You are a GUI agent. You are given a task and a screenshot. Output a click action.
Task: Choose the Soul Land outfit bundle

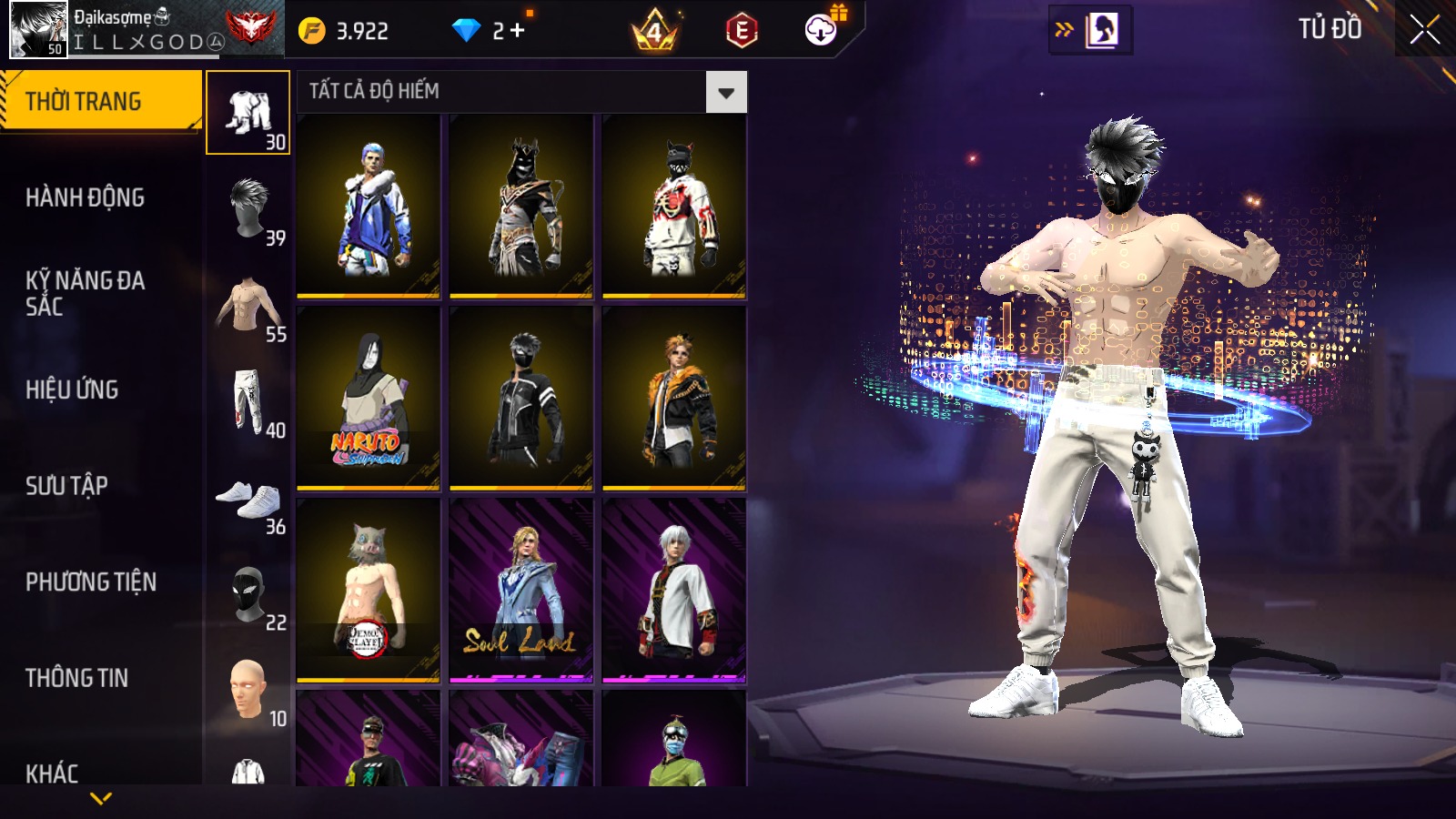tap(521, 590)
